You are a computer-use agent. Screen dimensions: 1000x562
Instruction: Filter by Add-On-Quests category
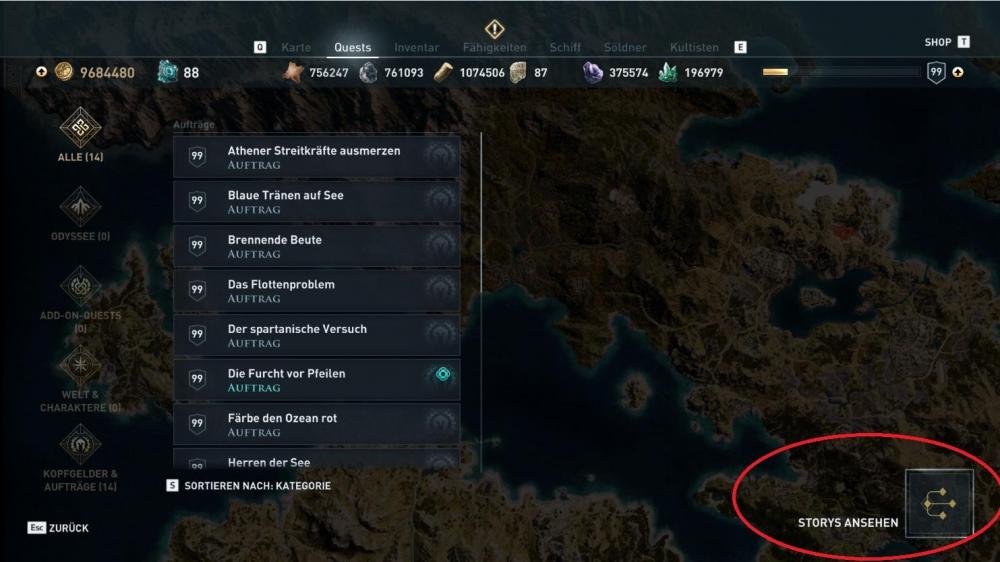click(x=80, y=294)
